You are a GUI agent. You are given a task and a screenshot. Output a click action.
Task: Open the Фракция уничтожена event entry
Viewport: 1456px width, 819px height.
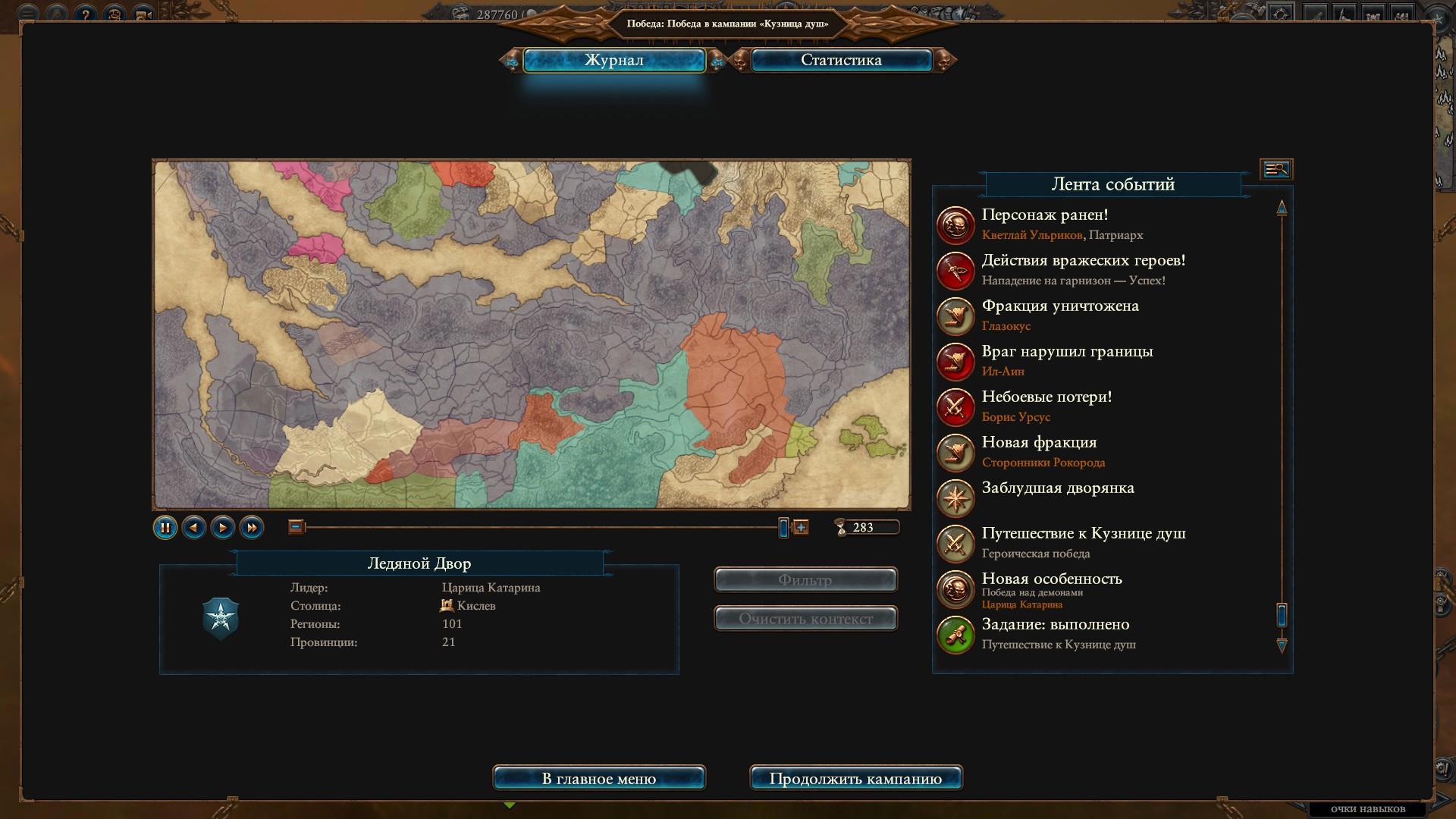tap(1060, 306)
